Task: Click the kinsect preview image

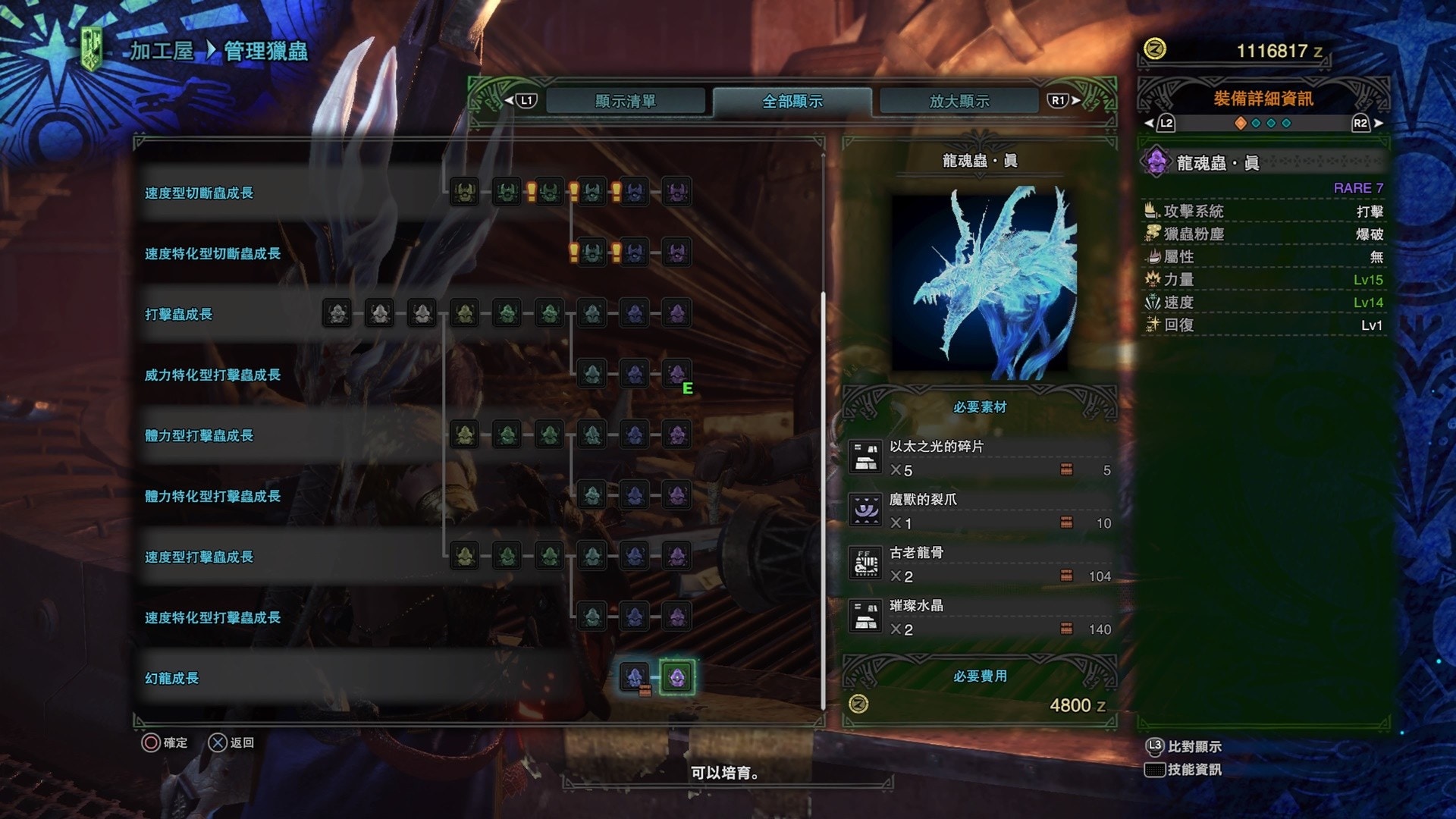Action: [x=980, y=282]
